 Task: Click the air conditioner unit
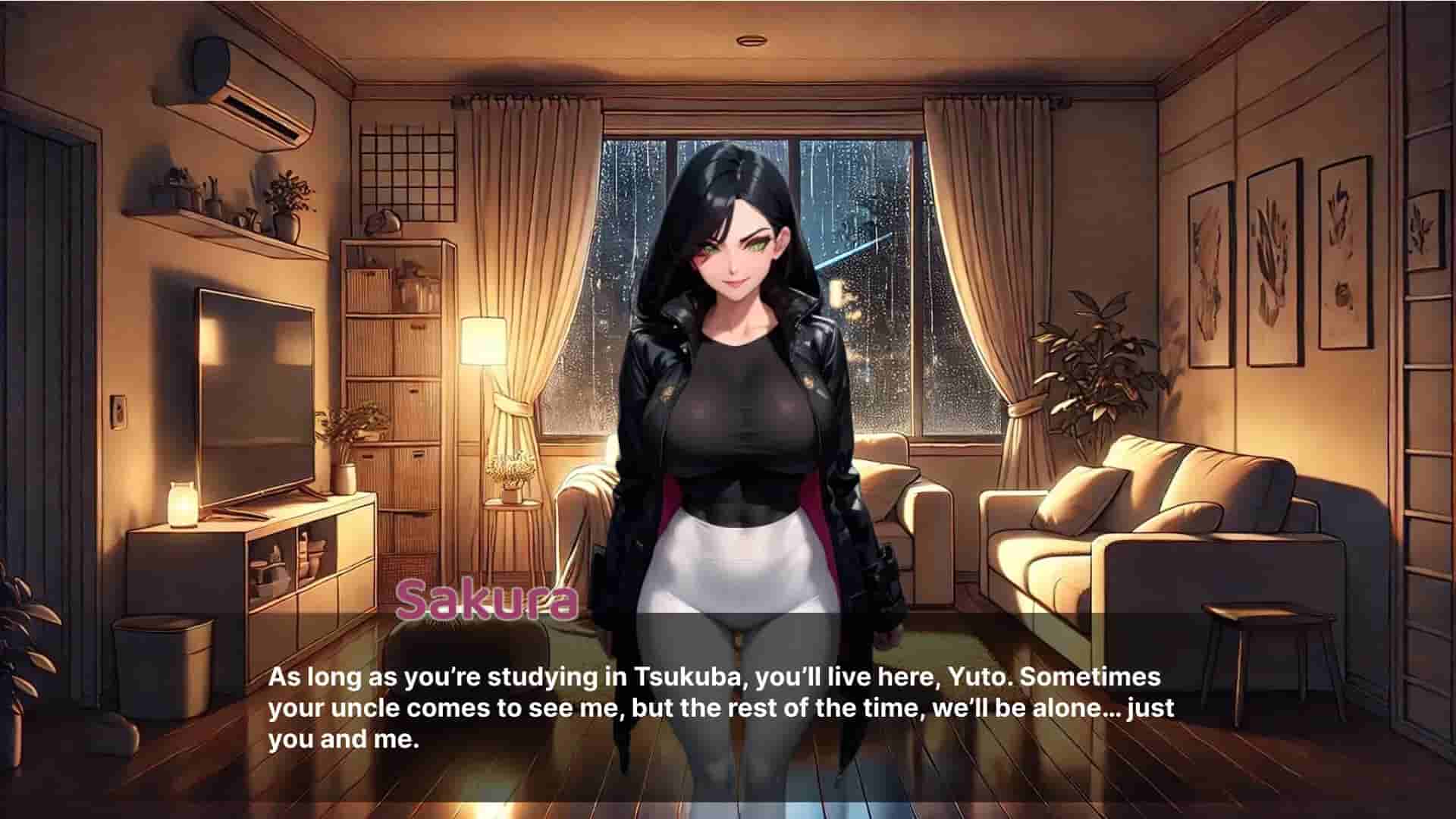pos(243,99)
